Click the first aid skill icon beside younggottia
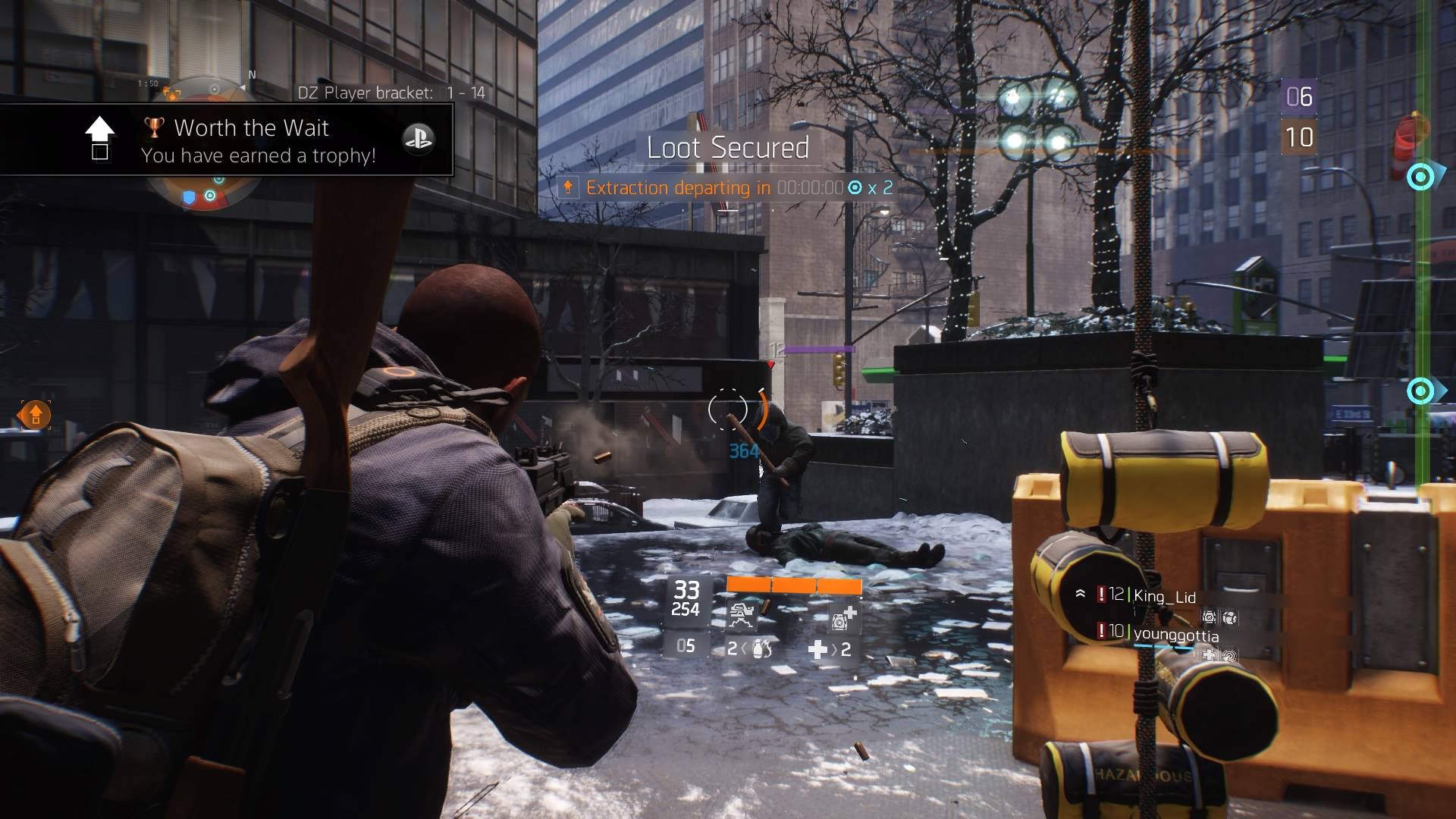The height and width of the screenshot is (819, 1456). (1209, 656)
